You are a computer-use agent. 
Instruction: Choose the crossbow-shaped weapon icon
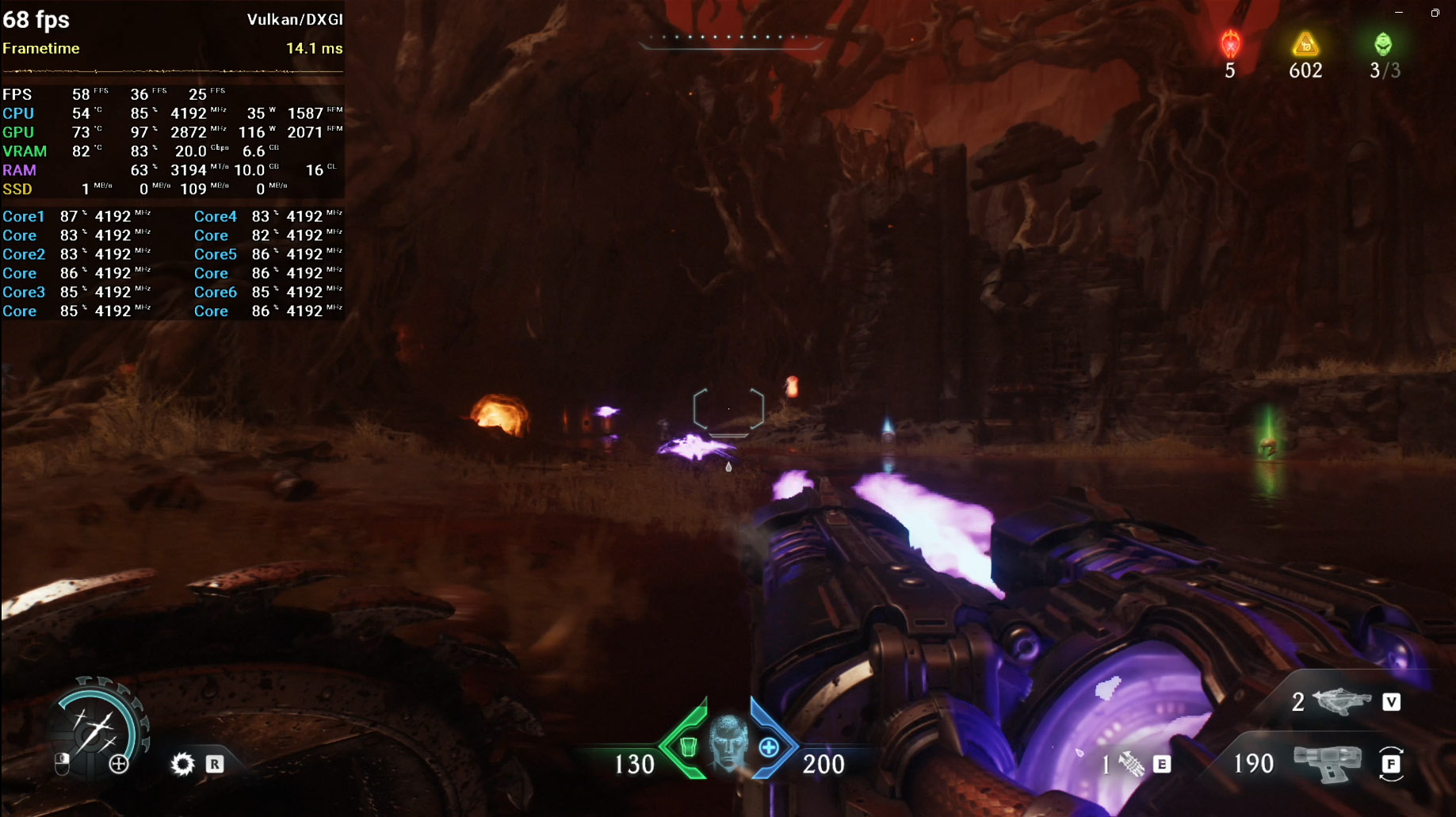pos(1341,701)
